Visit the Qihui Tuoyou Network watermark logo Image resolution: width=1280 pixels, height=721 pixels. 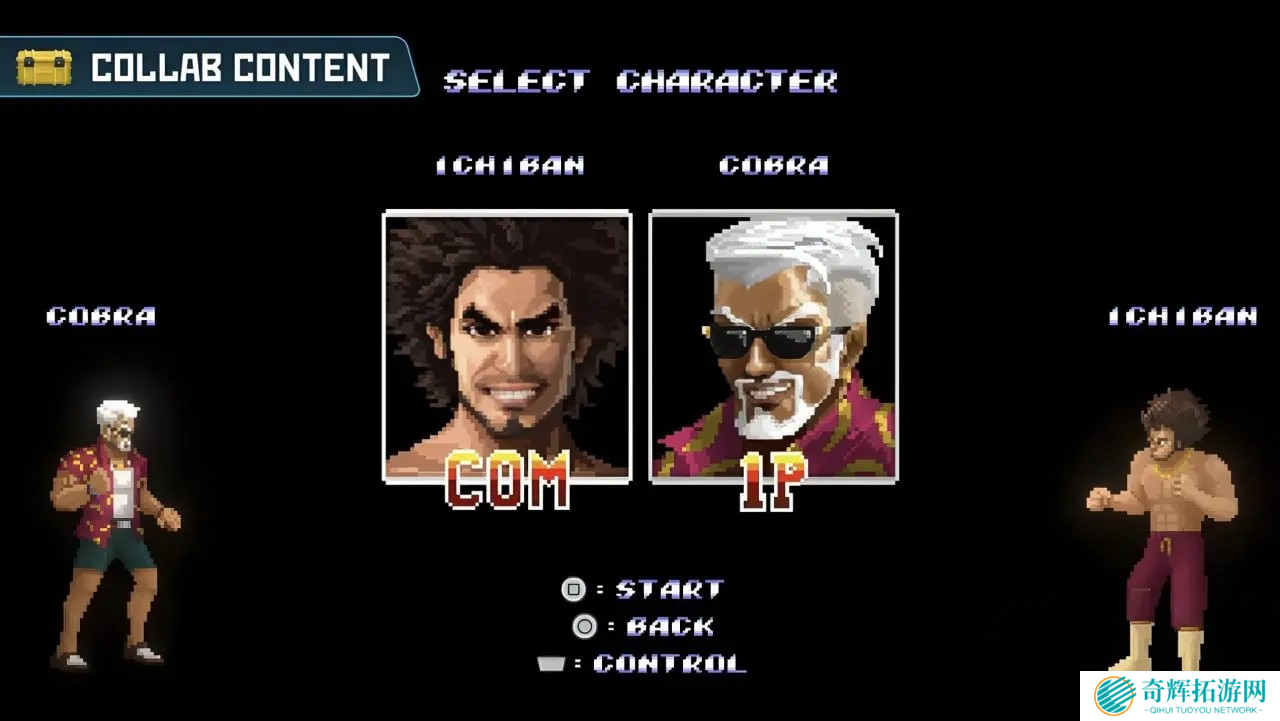[1180, 695]
